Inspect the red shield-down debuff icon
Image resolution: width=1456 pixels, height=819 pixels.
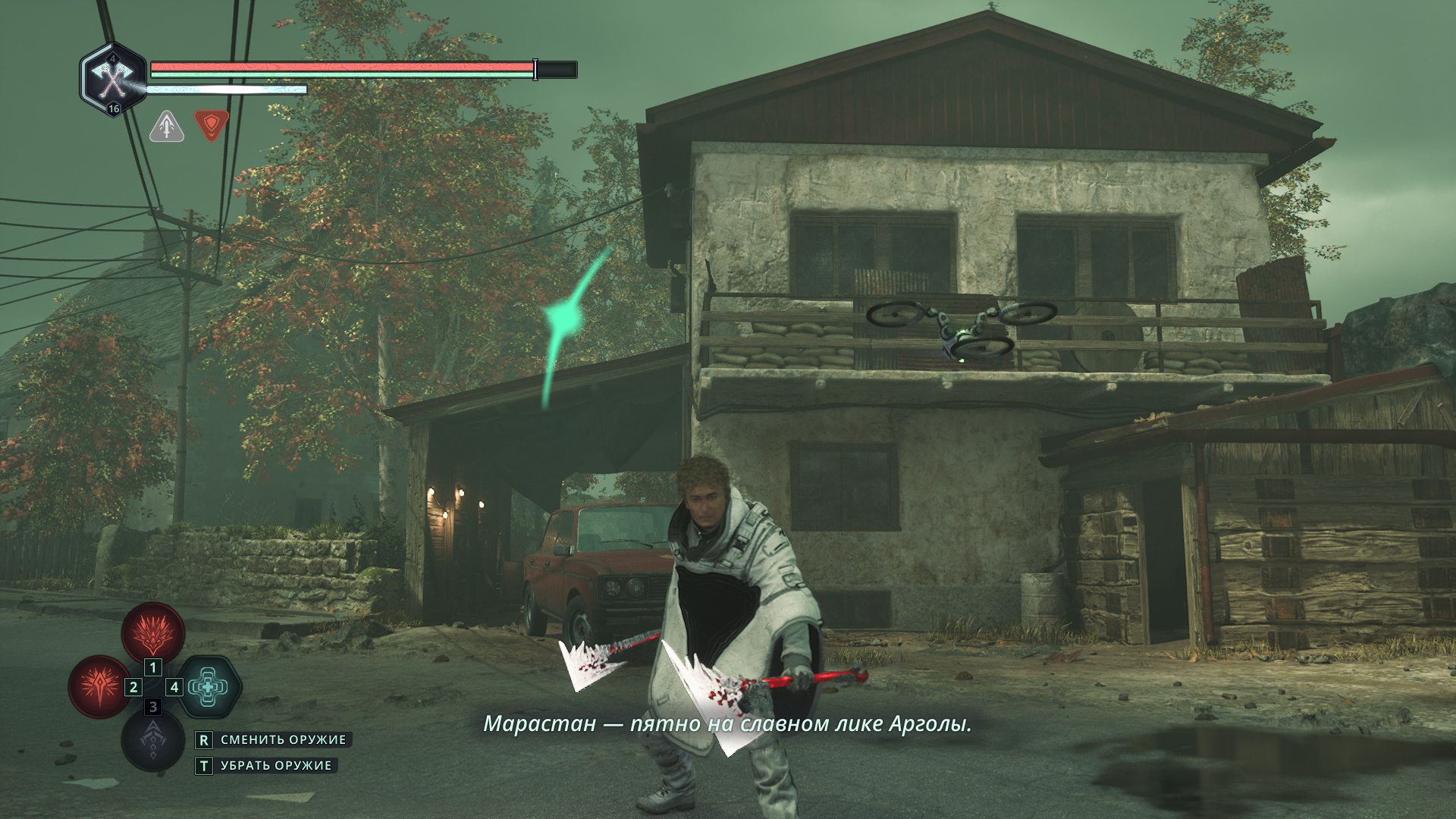[212, 125]
